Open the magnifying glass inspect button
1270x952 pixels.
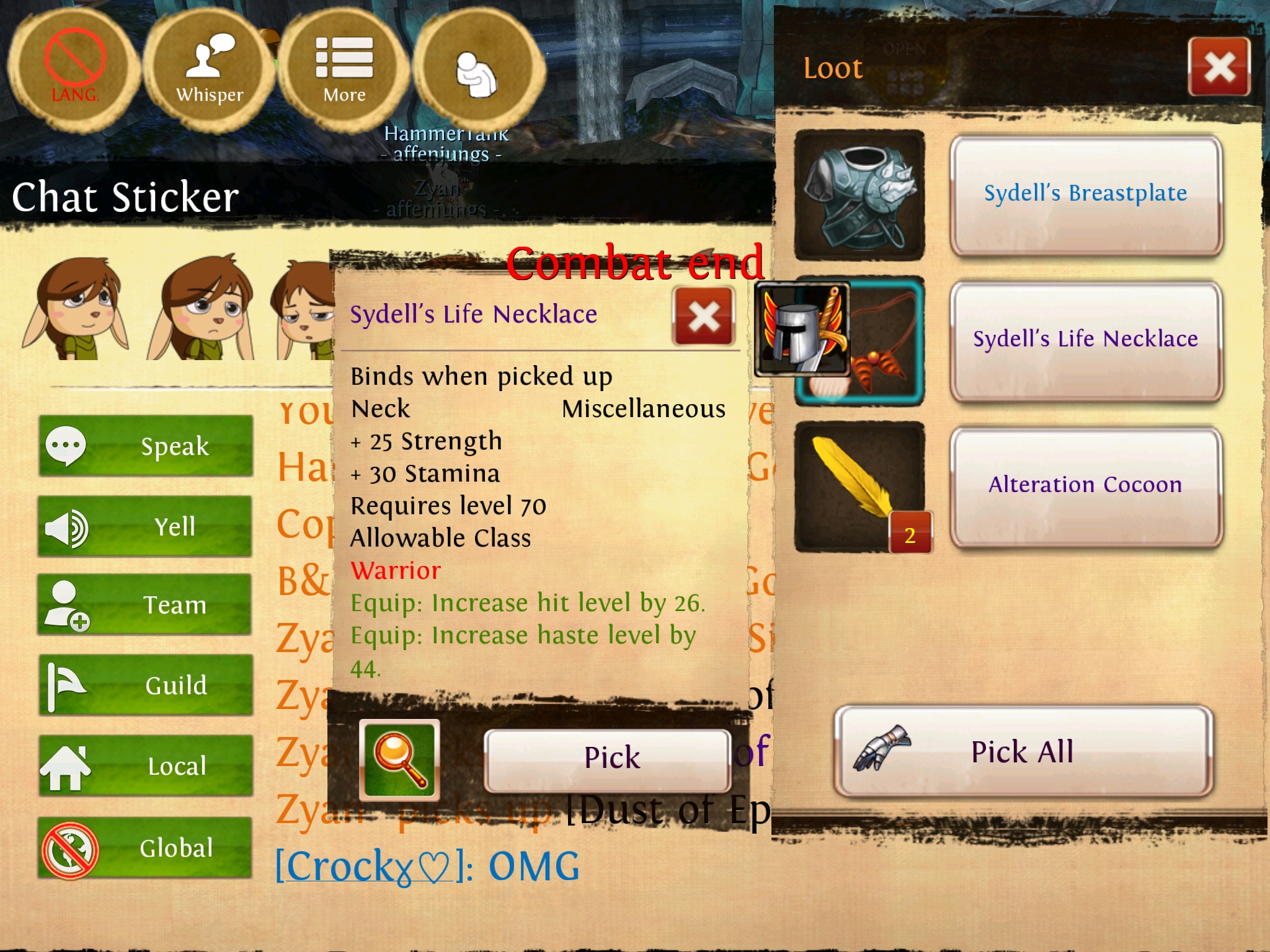point(399,760)
